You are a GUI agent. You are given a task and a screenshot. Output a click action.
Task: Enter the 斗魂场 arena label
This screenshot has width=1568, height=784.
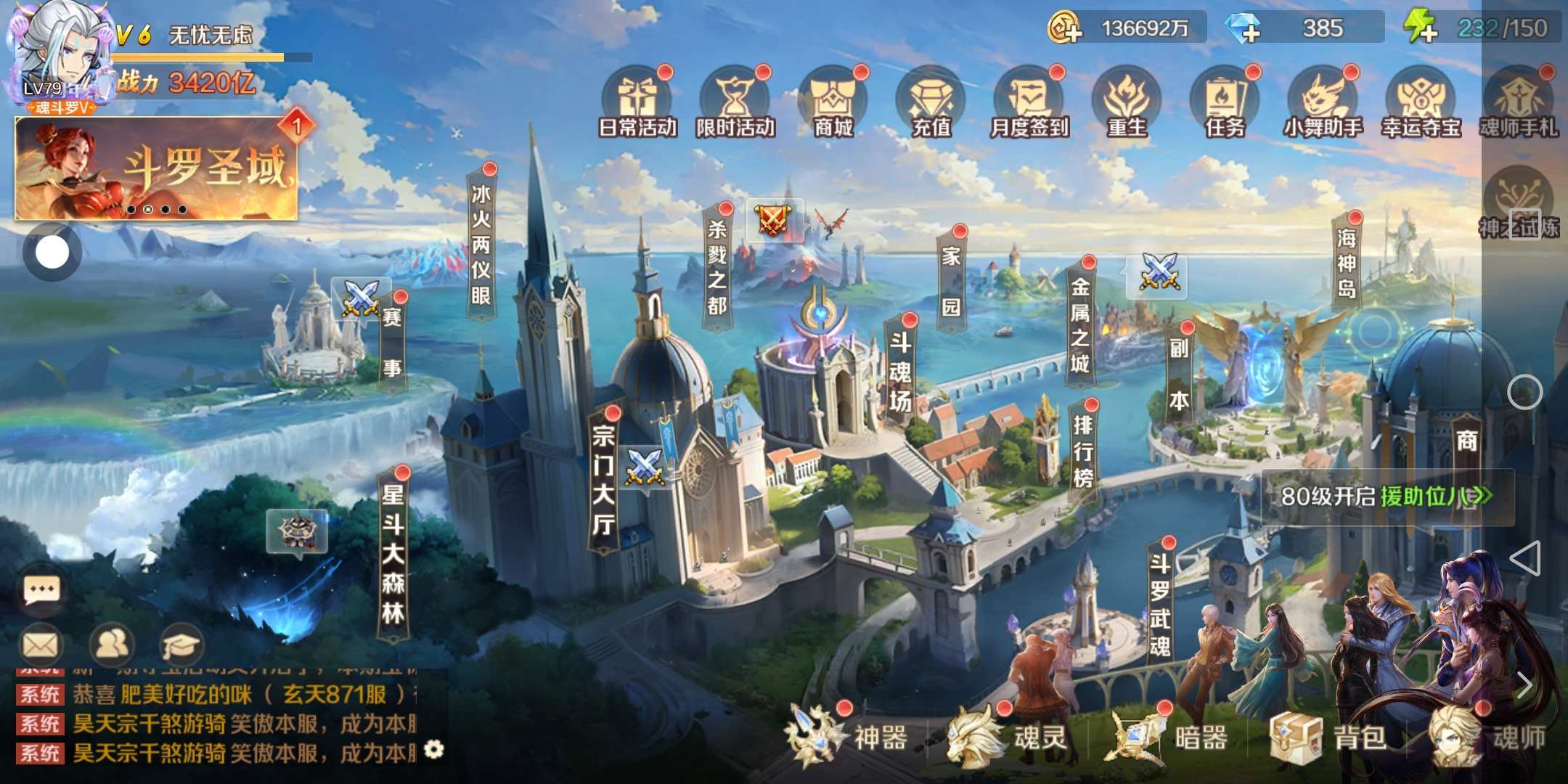coord(900,372)
